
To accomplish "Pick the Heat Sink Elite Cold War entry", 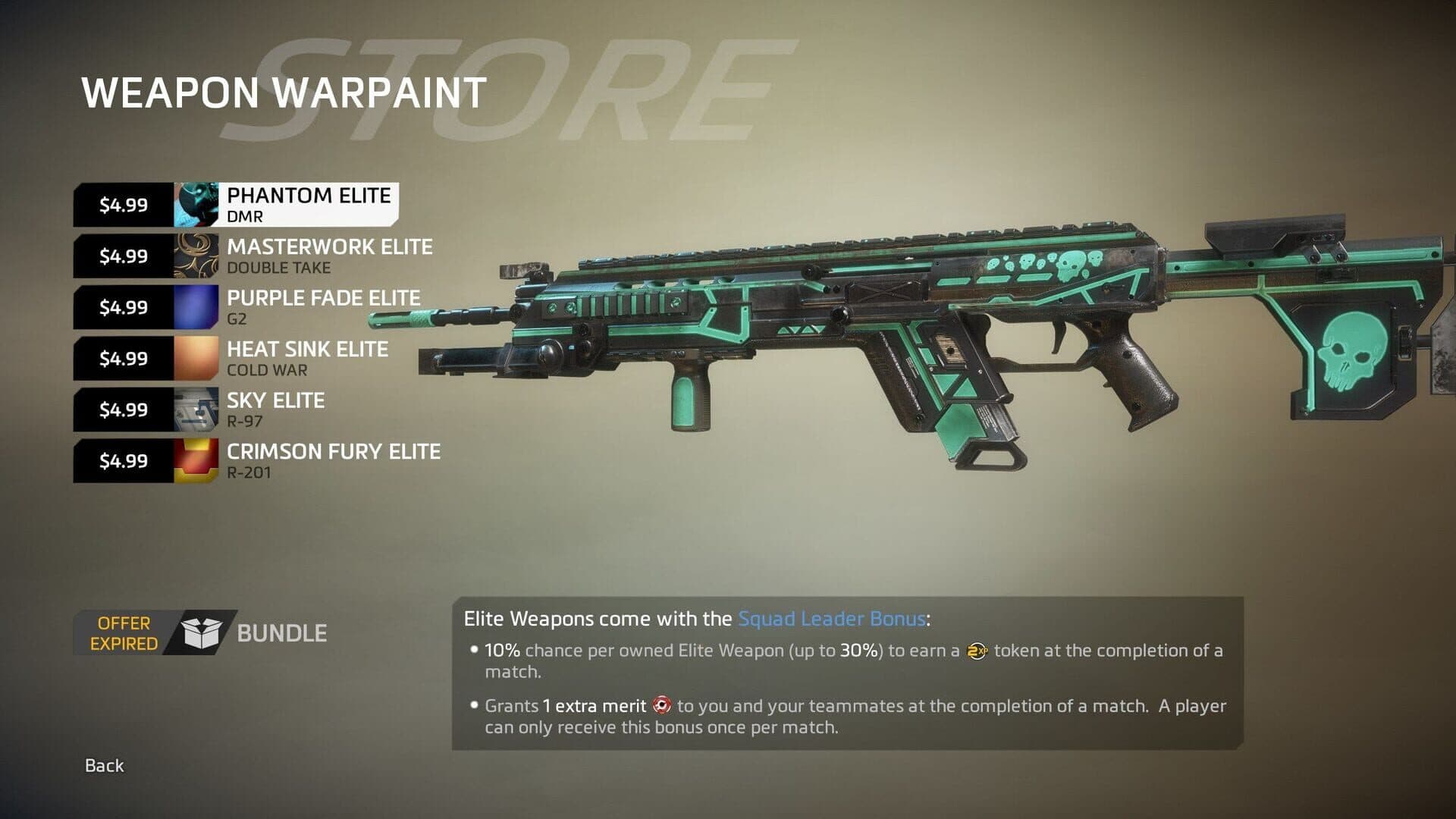I will (x=307, y=359).
